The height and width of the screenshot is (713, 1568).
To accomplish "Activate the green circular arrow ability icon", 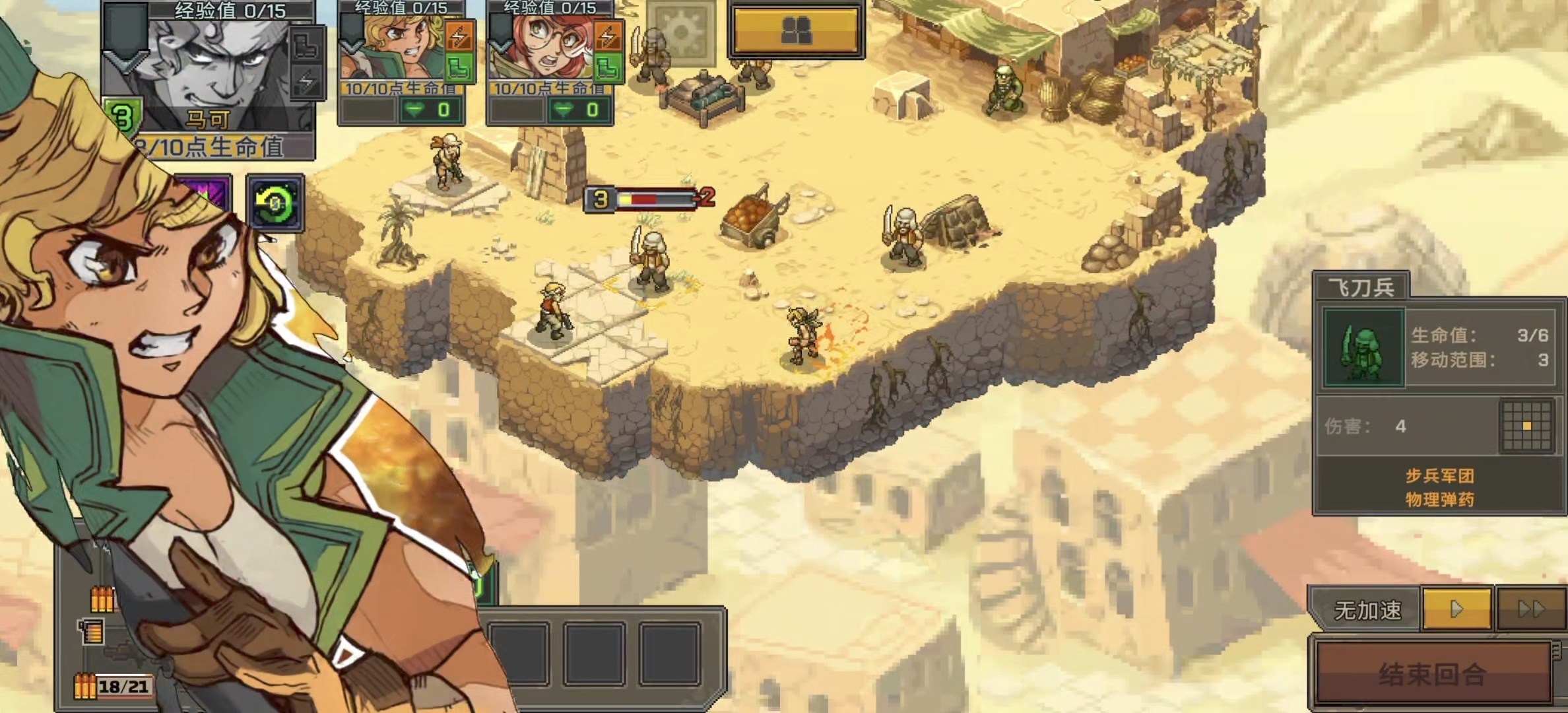I will 275,203.
